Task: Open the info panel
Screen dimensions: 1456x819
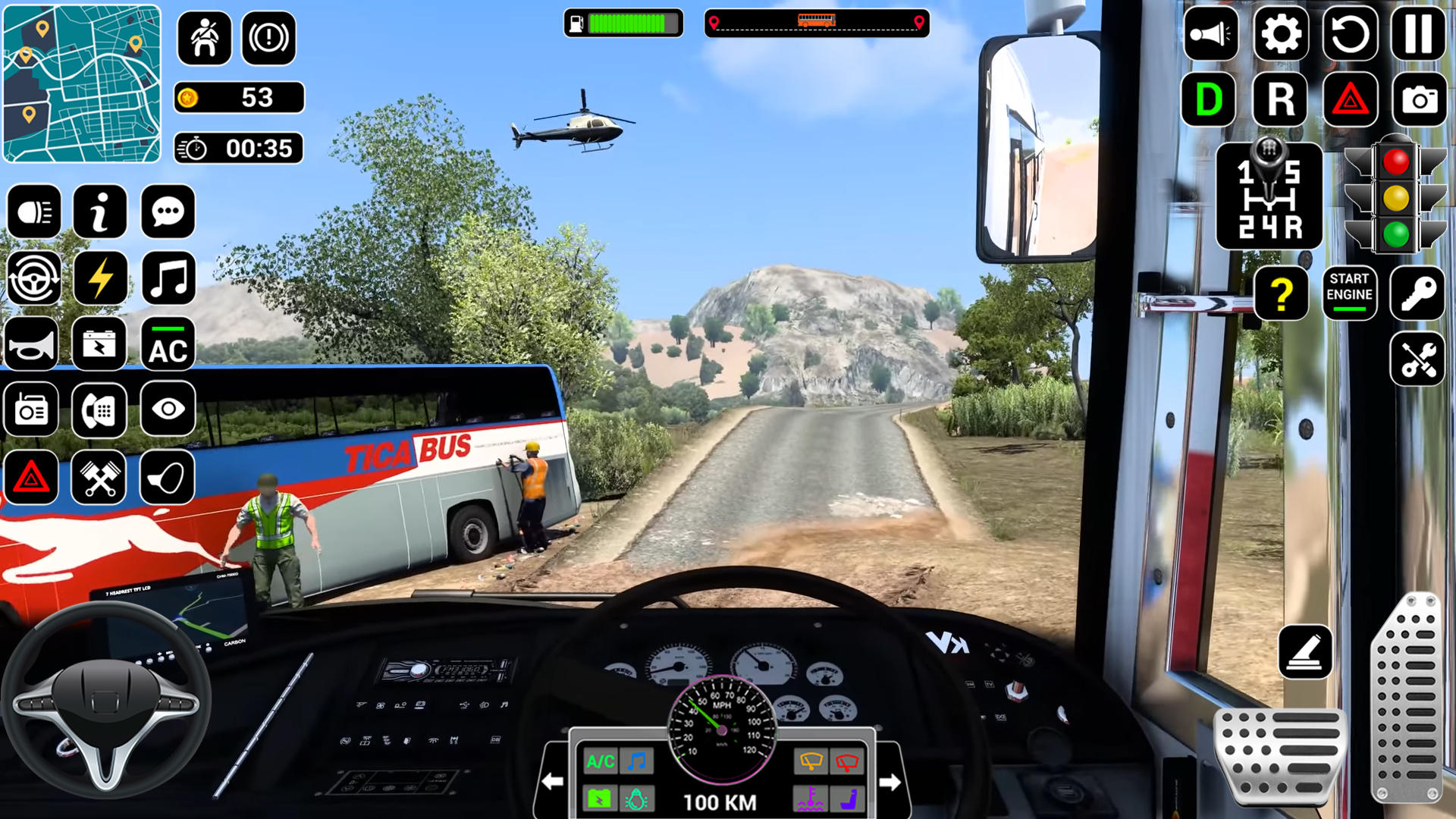Action: tap(101, 212)
